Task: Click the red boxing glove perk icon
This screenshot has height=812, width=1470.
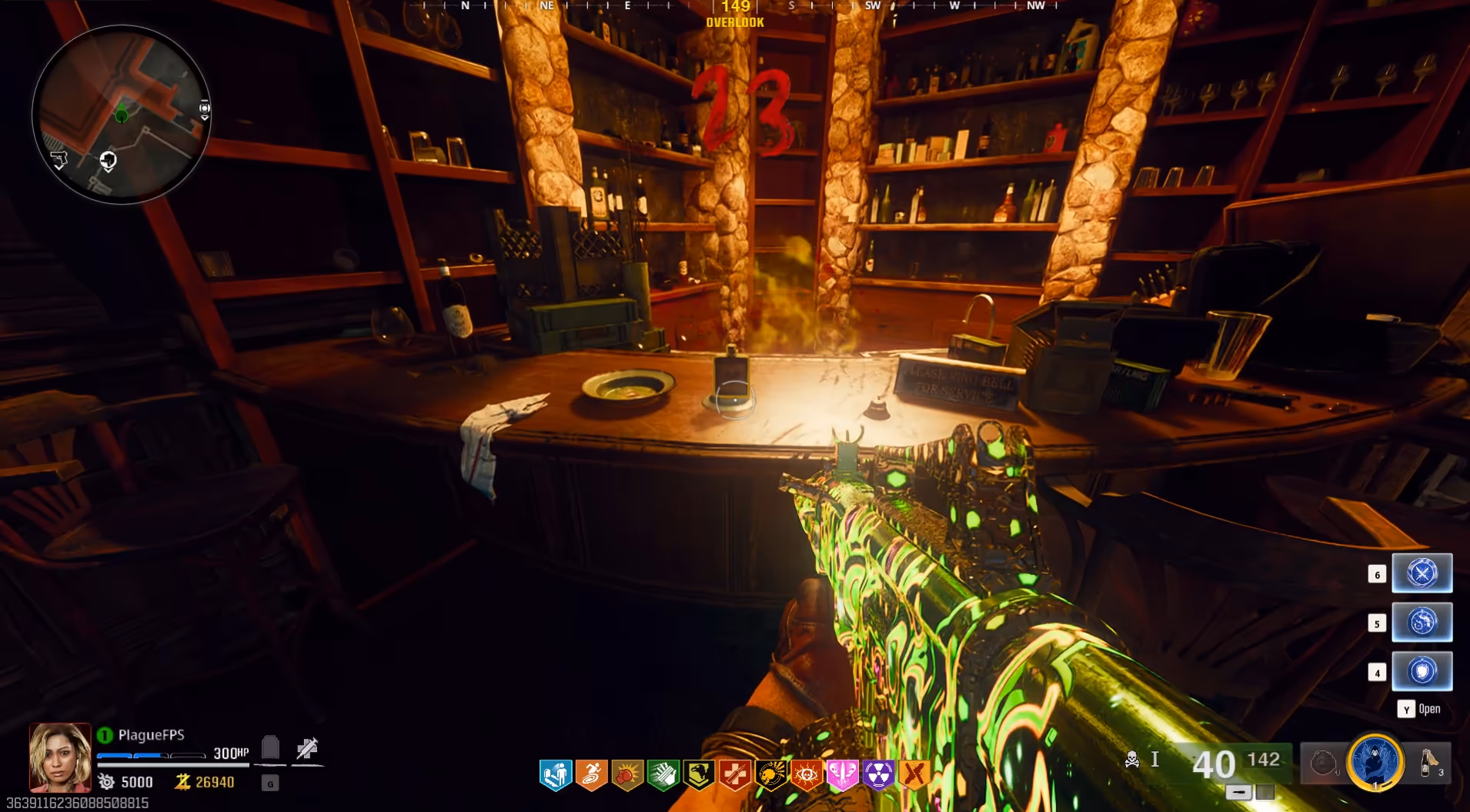Action: point(627,774)
